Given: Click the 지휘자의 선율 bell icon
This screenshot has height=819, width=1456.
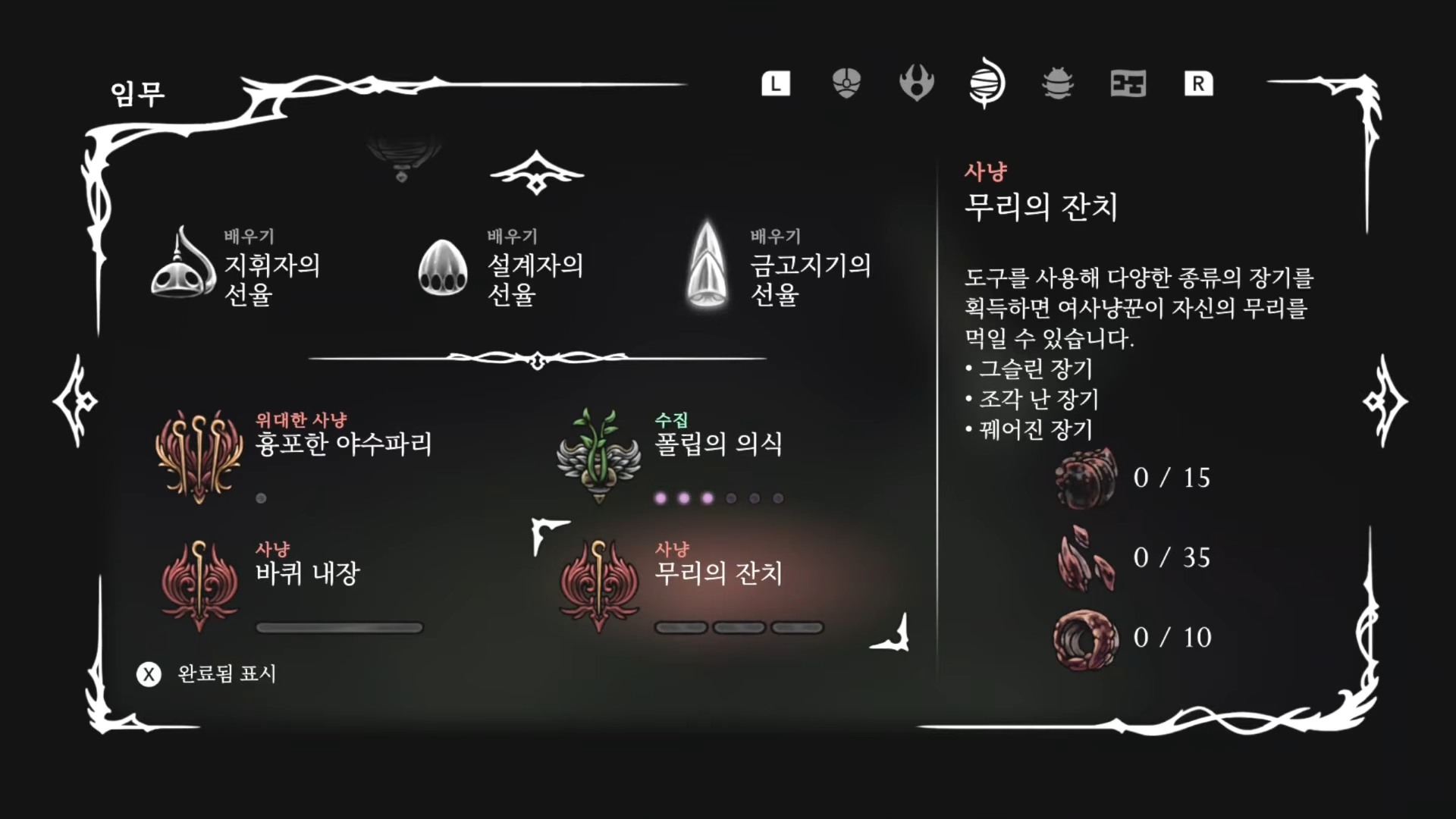Looking at the screenshot, I should tap(182, 269).
